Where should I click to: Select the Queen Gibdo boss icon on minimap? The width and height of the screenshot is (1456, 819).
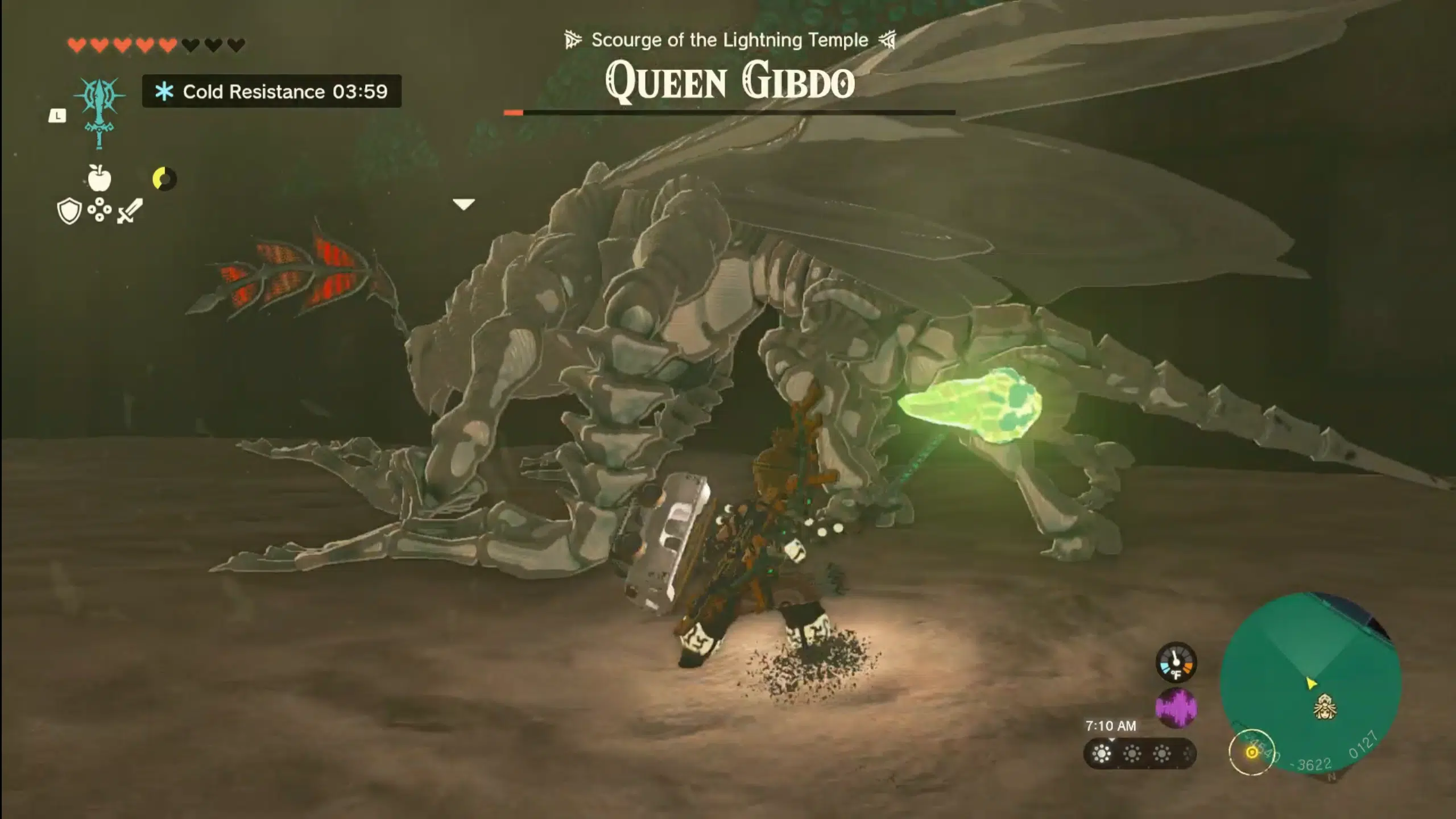point(1325,708)
